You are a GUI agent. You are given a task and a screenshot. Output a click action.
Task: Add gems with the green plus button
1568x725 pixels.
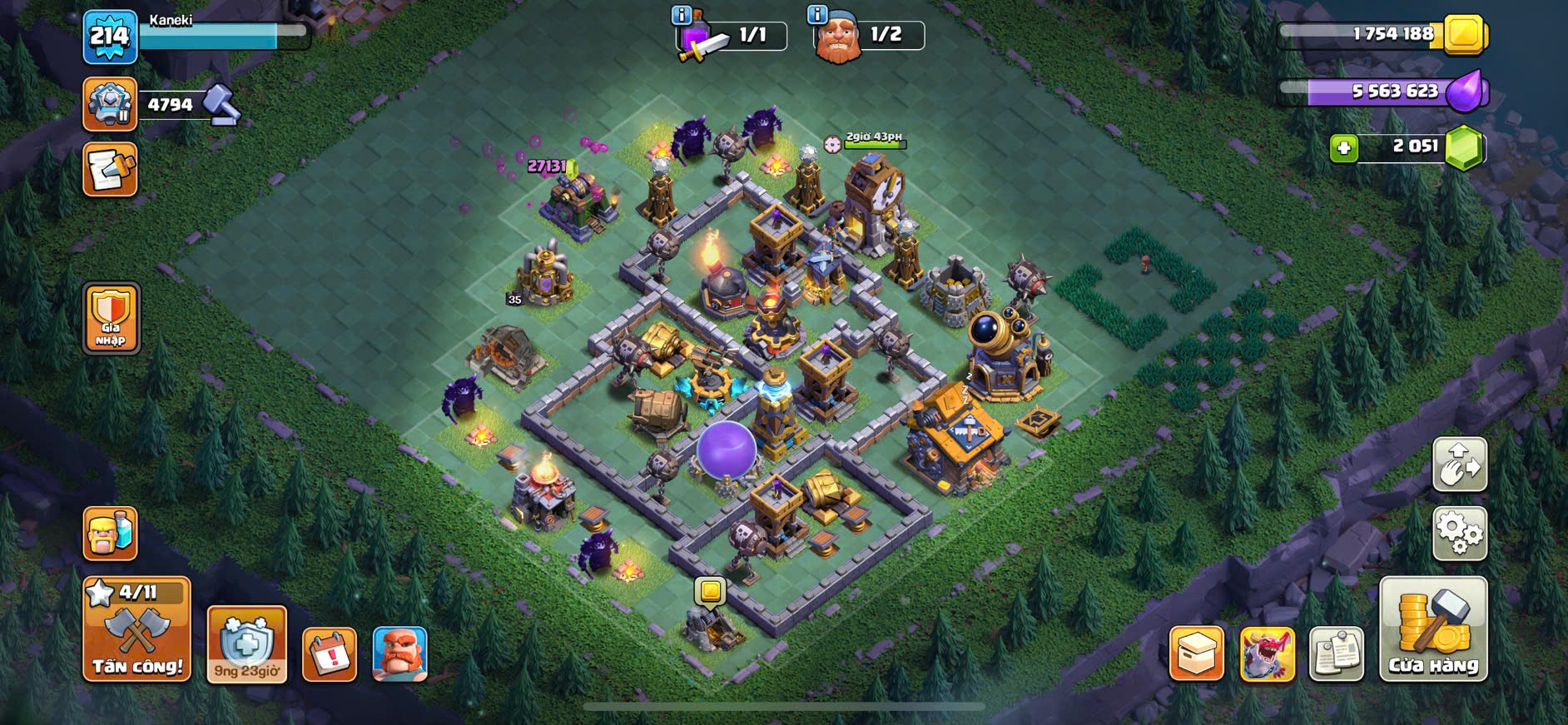pyautogui.click(x=1343, y=148)
